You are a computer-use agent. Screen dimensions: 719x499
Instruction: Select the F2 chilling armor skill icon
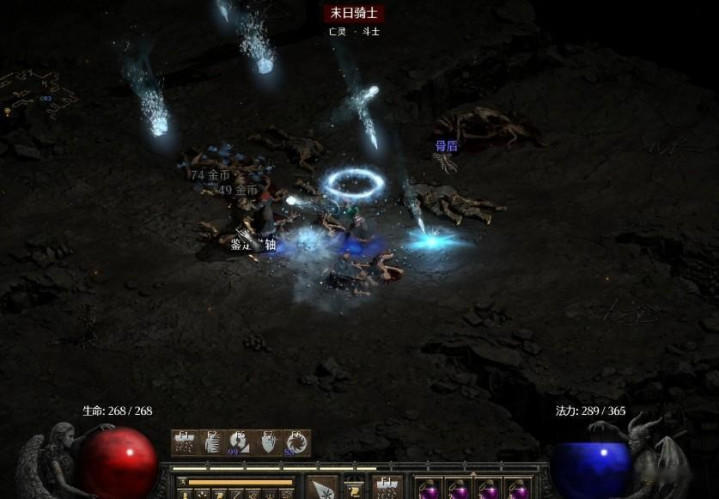(x=213, y=443)
